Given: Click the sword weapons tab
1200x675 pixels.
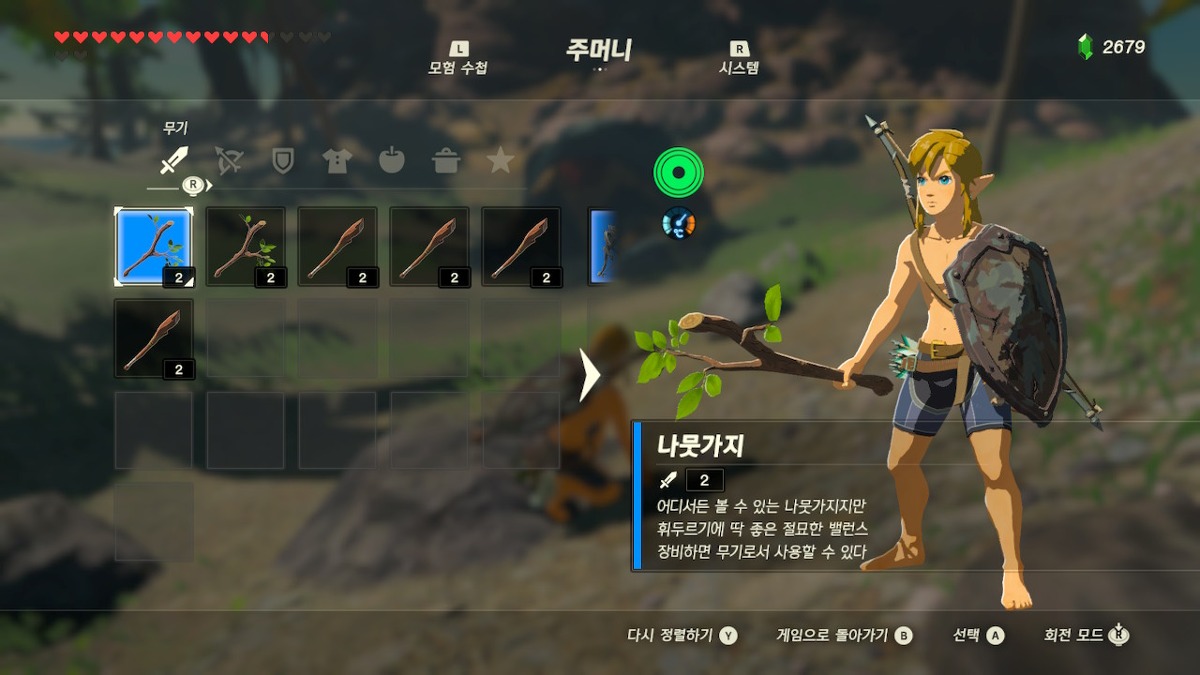Looking at the screenshot, I should click(x=175, y=160).
